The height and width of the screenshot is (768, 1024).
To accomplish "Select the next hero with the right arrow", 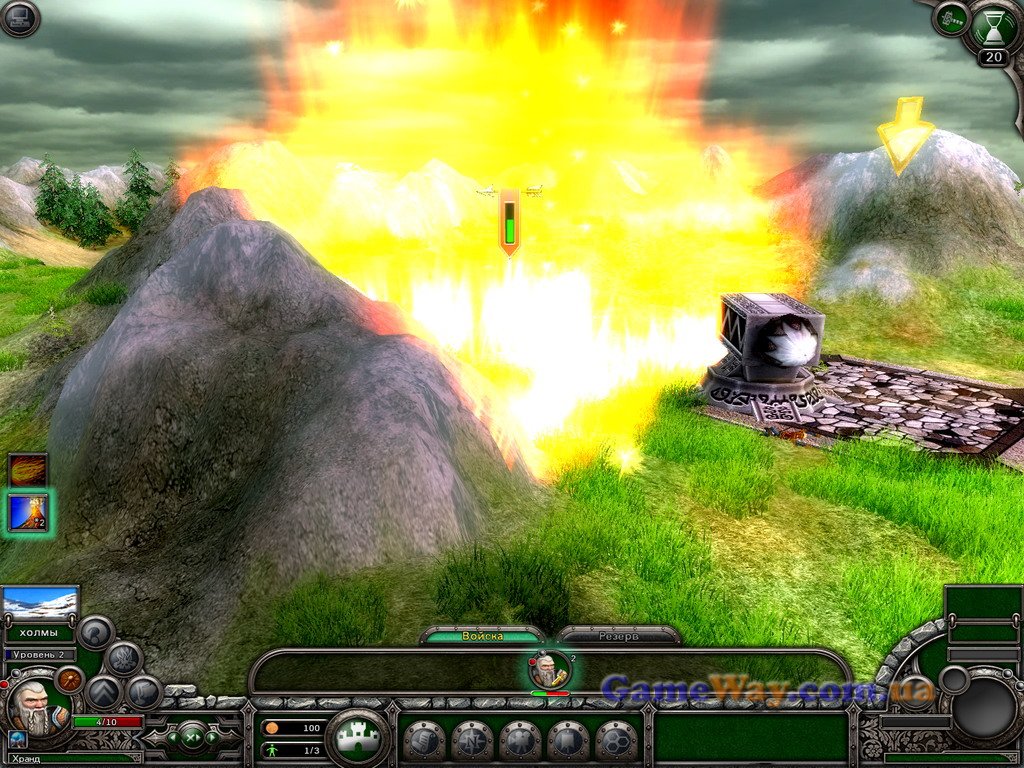I will tap(214, 738).
